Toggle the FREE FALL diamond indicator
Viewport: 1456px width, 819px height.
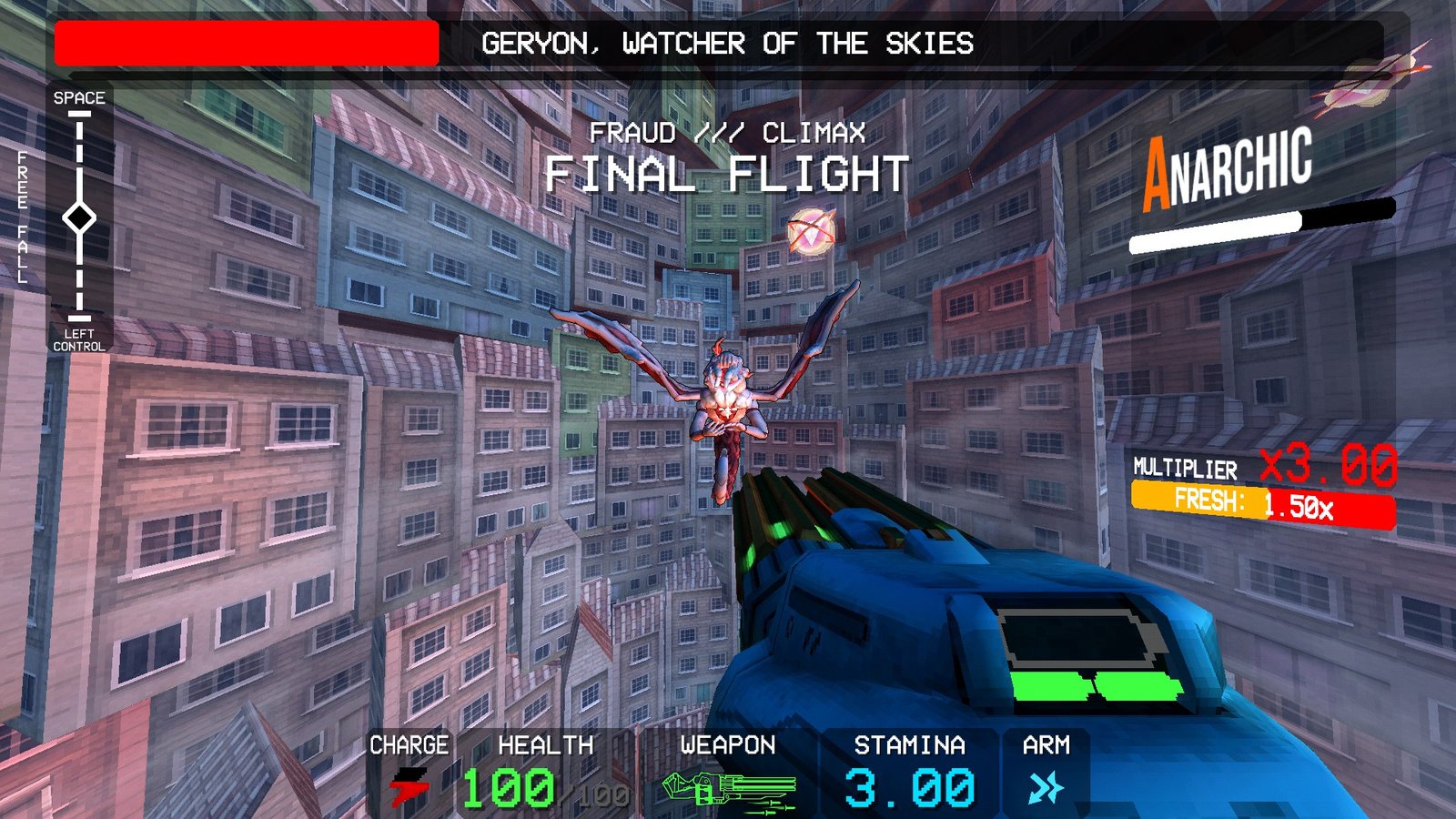80,218
